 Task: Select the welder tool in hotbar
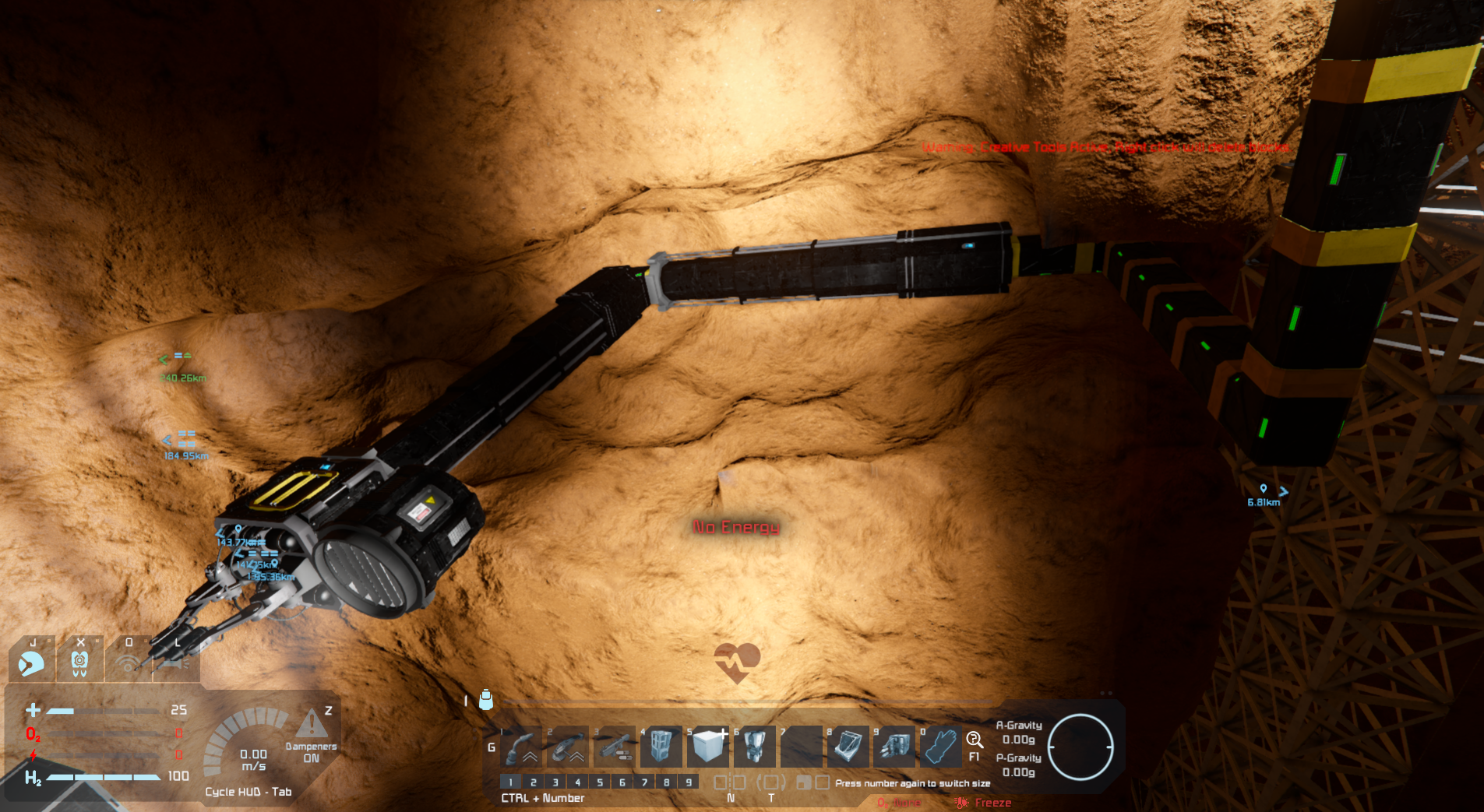pos(520,747)
